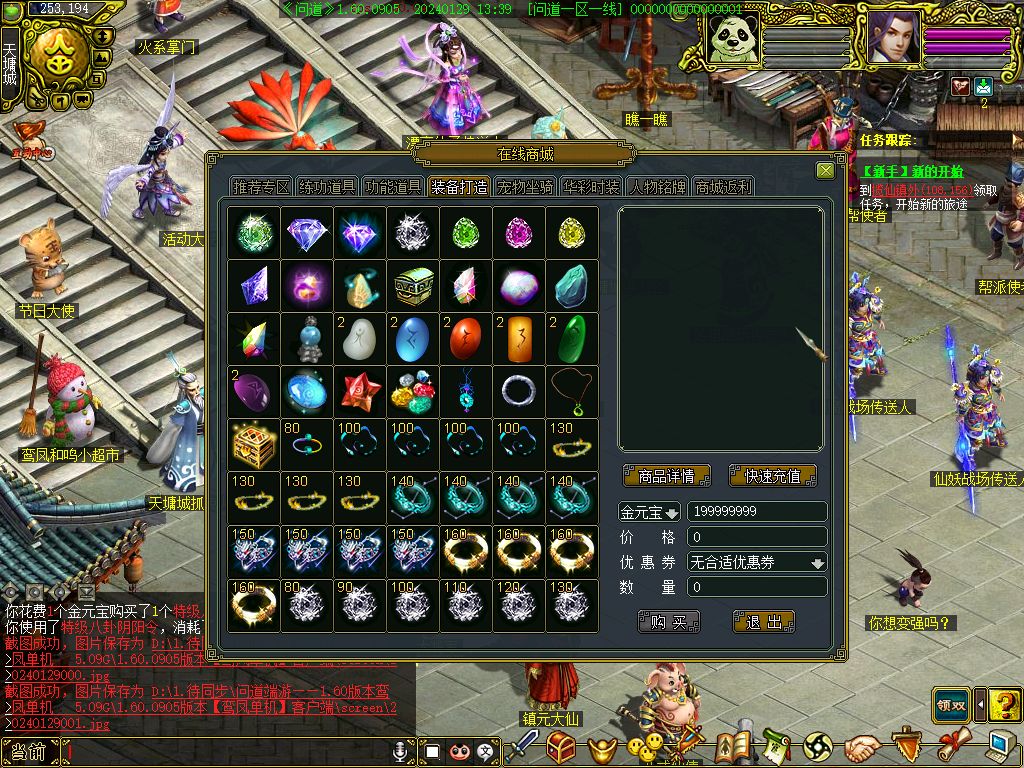
Task: Open the treasure chest toolbar icon
Action: tap(562, 746)
